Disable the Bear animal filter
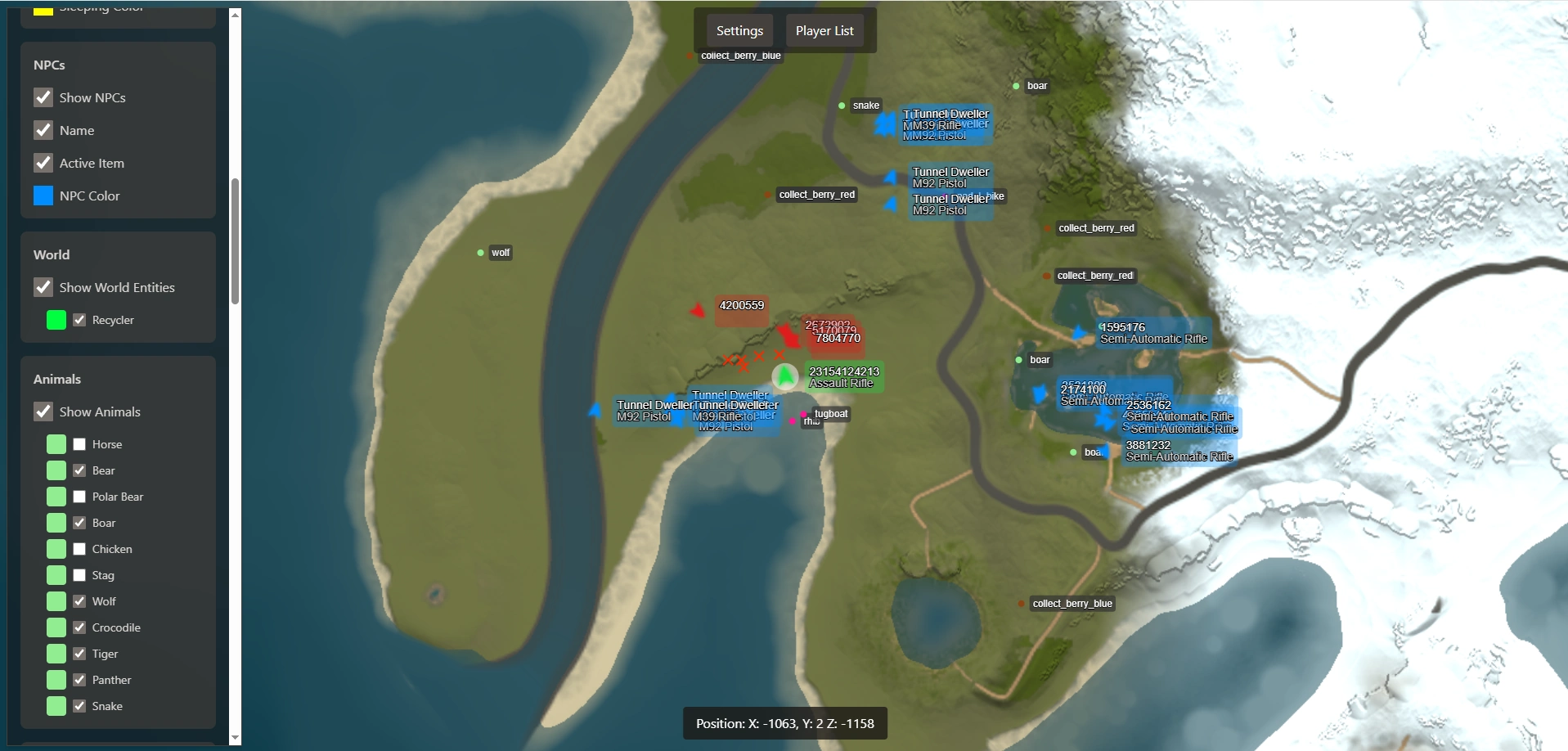 pyautogui.click(x=79, y=470)
